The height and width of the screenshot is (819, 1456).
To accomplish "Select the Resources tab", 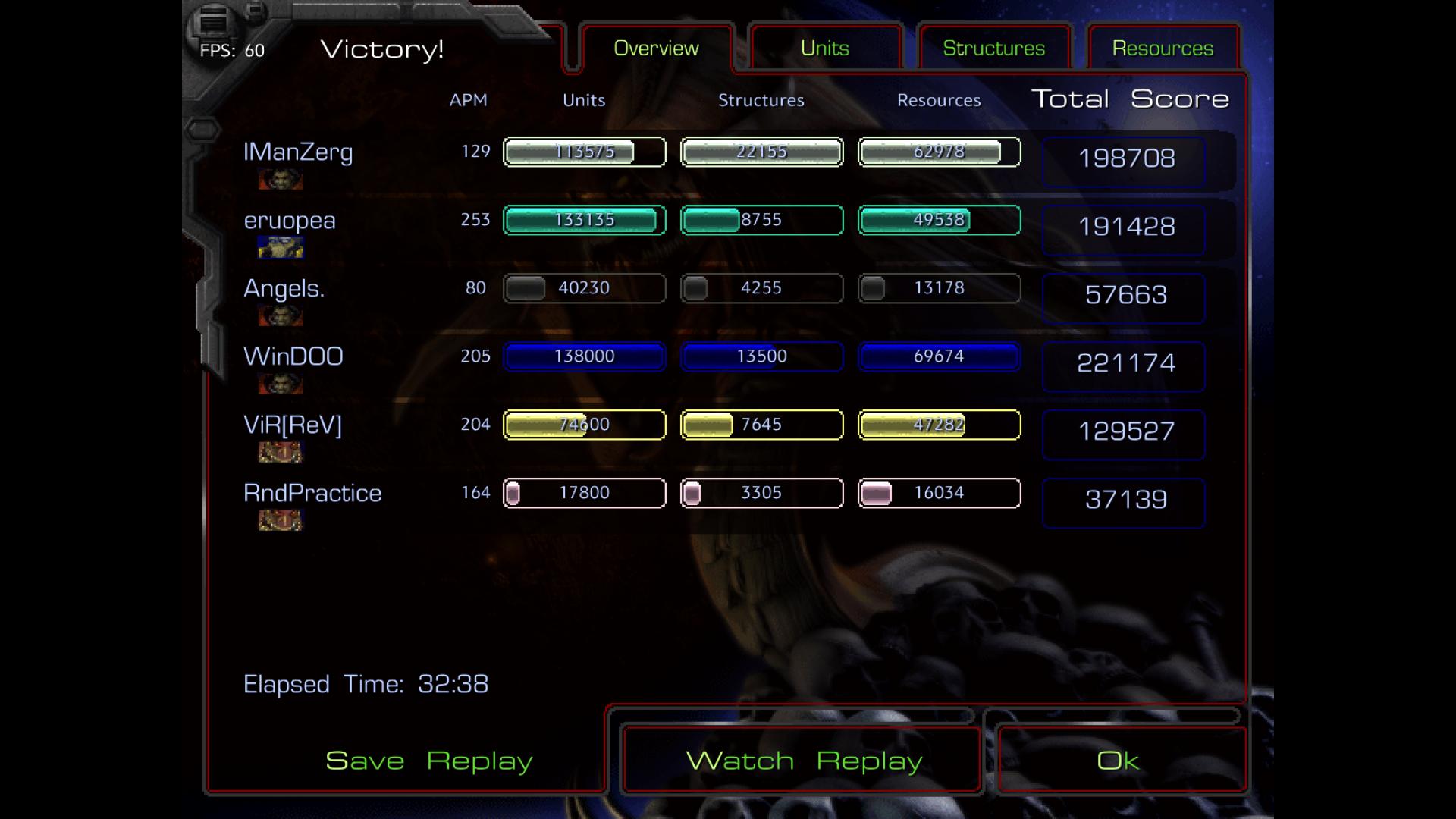I will 1163,49.
